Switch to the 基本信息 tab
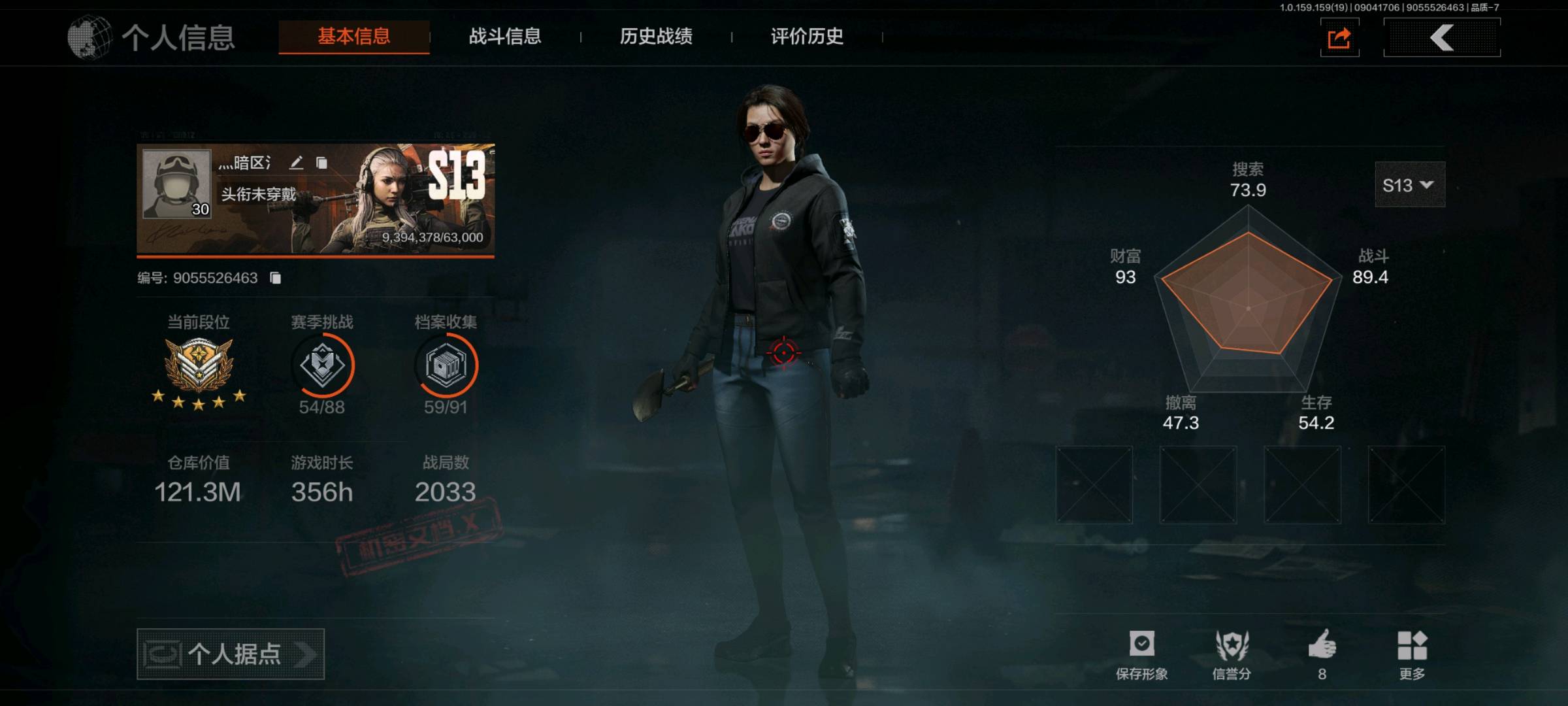Screen dimensions: 1568x706 pyautogui.click(x=353, y=37)
